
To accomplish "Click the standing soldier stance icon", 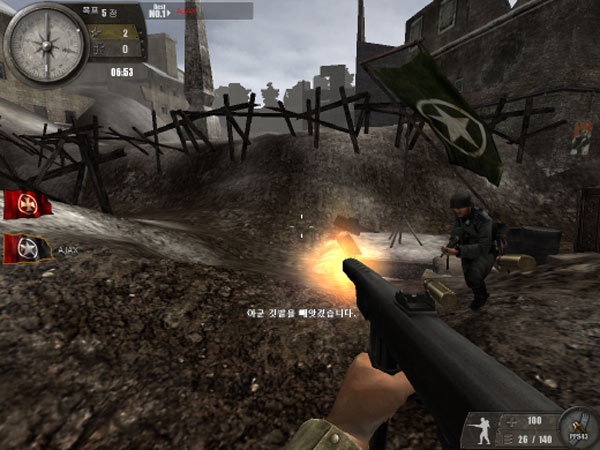I will (481, 430).
